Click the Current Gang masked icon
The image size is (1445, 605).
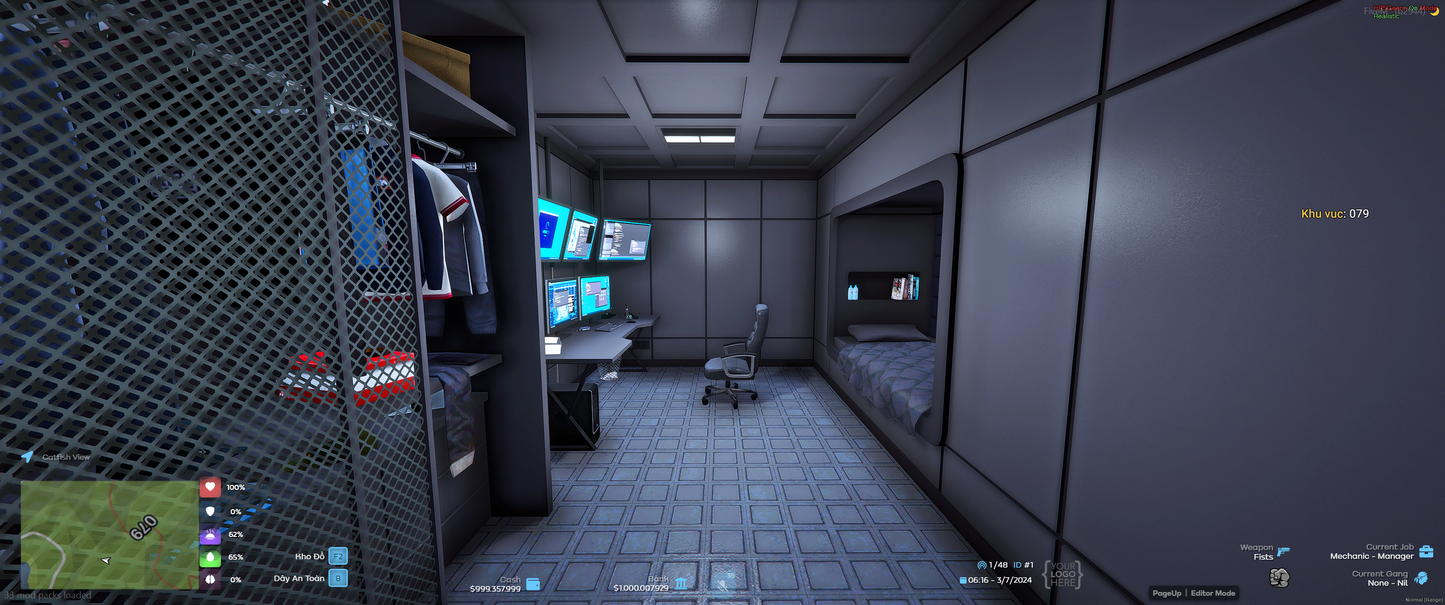(1421, 578)
